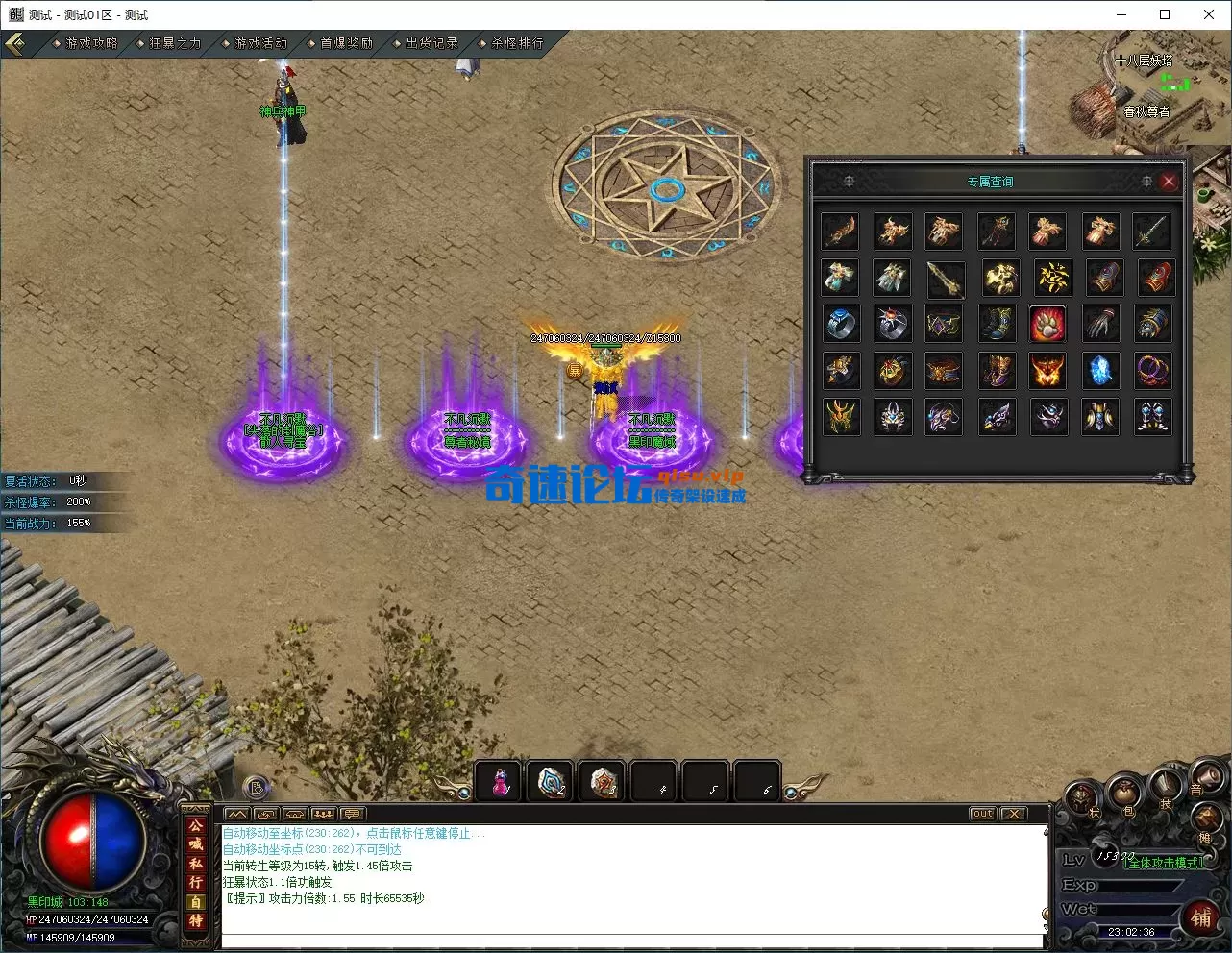Select the 游戏活动 events menu
1232x953 pixels.
(260, 43)
